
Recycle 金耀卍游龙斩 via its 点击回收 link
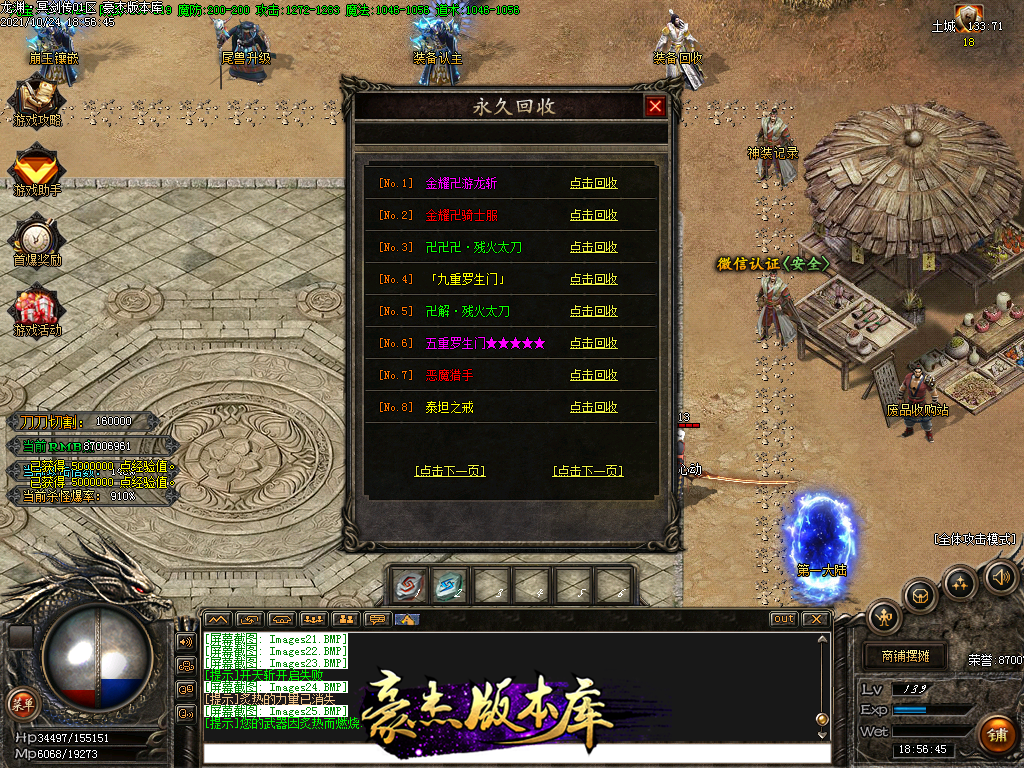(593, 183)
